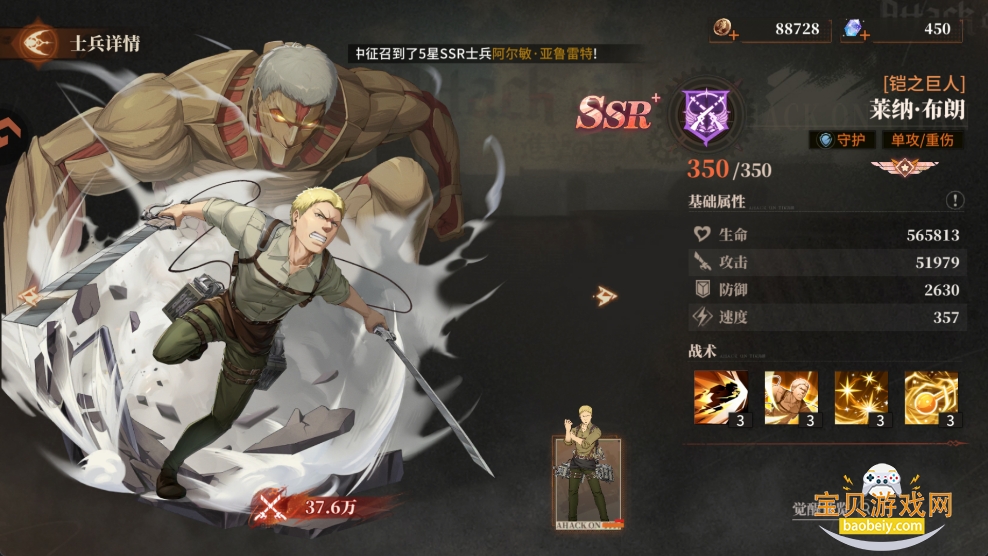Click the 阿尔敏·亚鲁雷特 summon announcement banner
988x556 pixels.
[478, 54]
